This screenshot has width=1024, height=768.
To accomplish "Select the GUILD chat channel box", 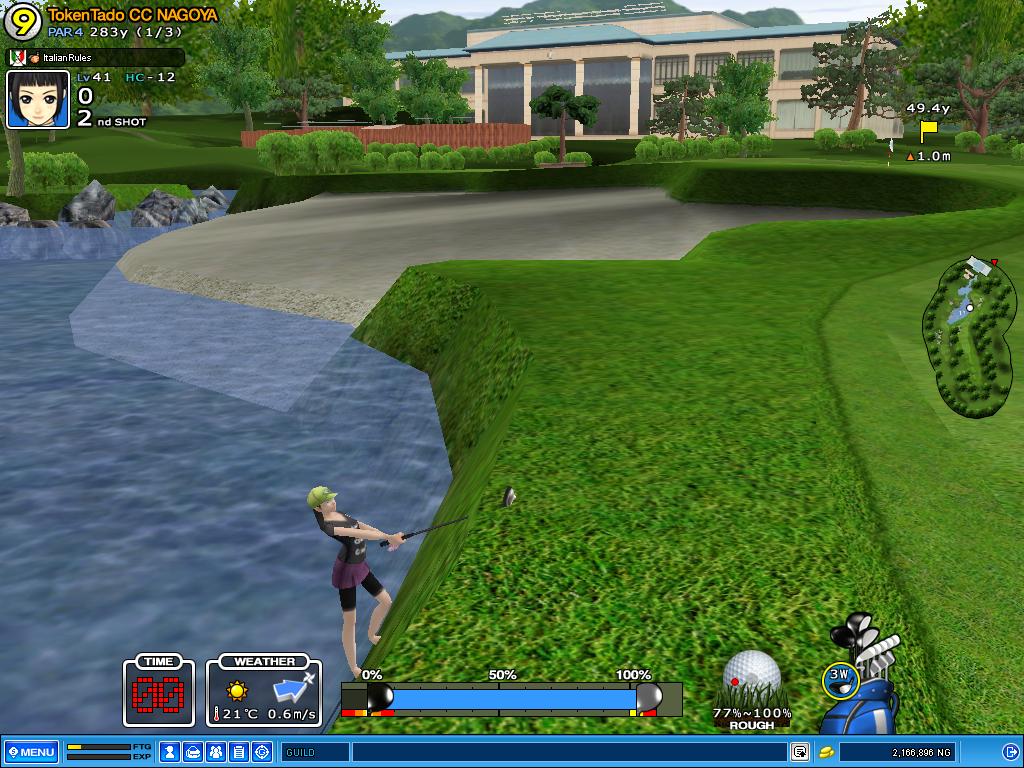I will coord(315,752).
